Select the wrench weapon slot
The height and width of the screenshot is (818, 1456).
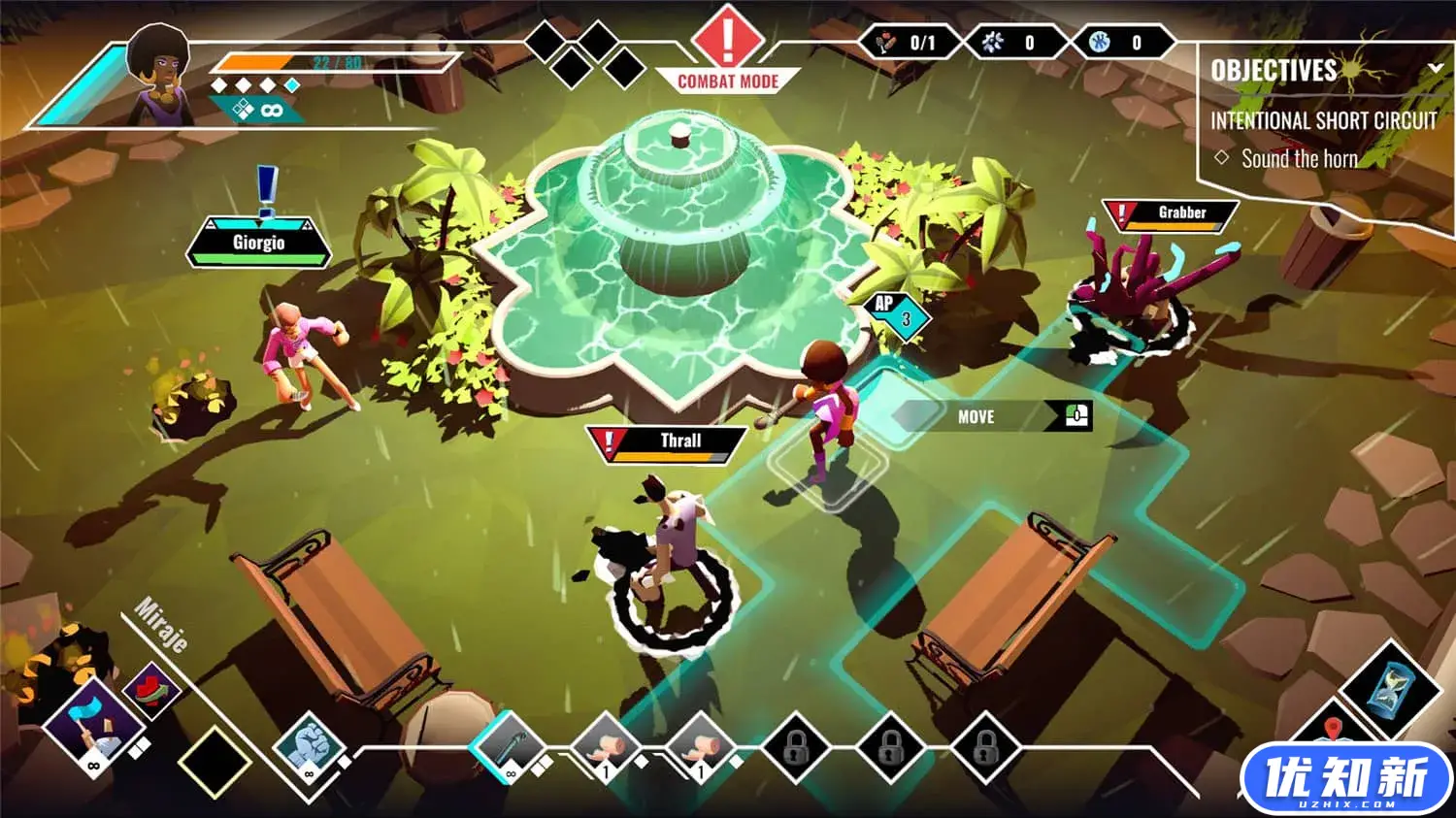[x=508, y=748]
